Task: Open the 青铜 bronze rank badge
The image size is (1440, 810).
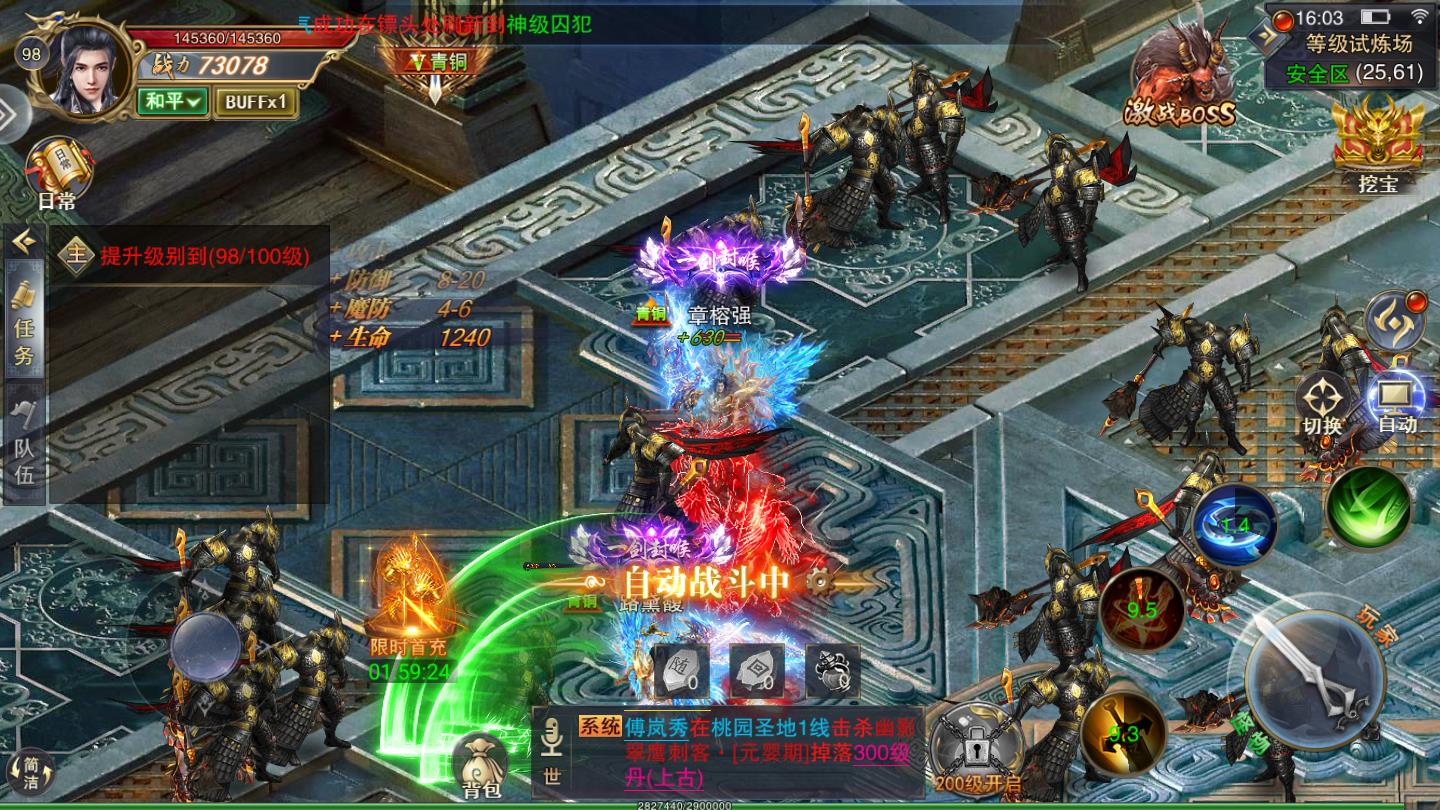Action: [436, 62]
